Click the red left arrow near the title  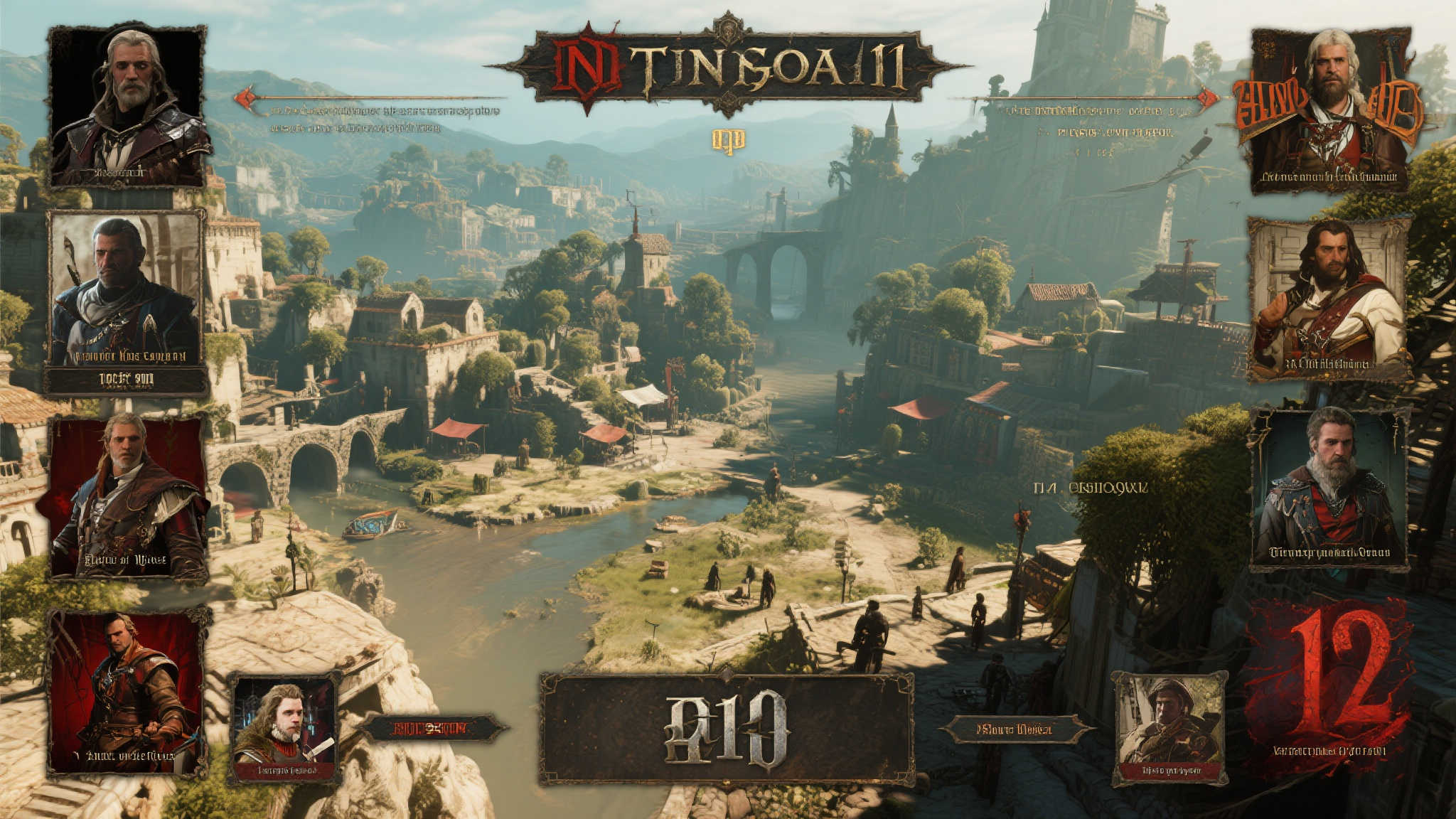[245, 98]
